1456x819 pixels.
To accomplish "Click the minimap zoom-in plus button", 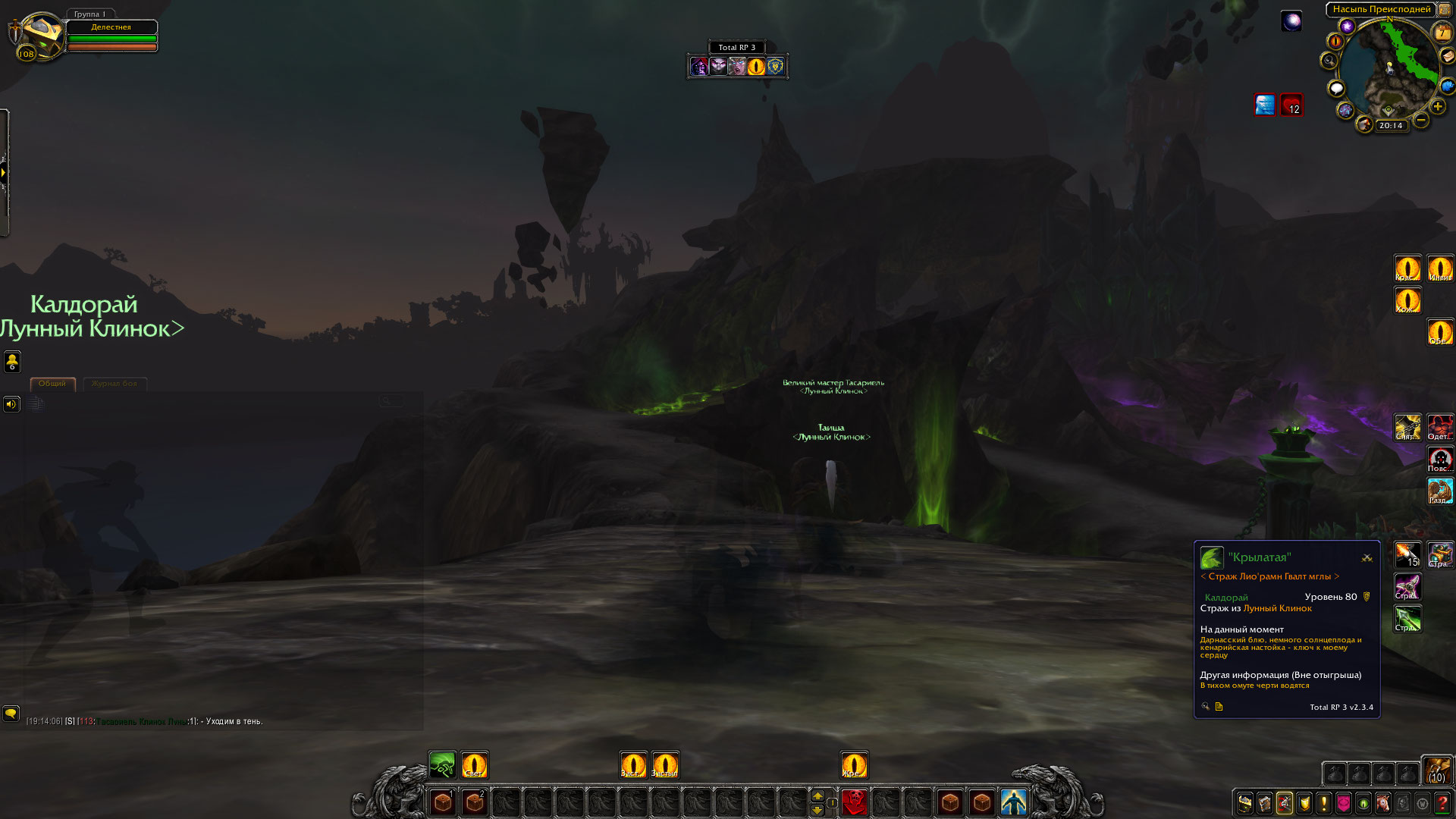I will 1437,107.
